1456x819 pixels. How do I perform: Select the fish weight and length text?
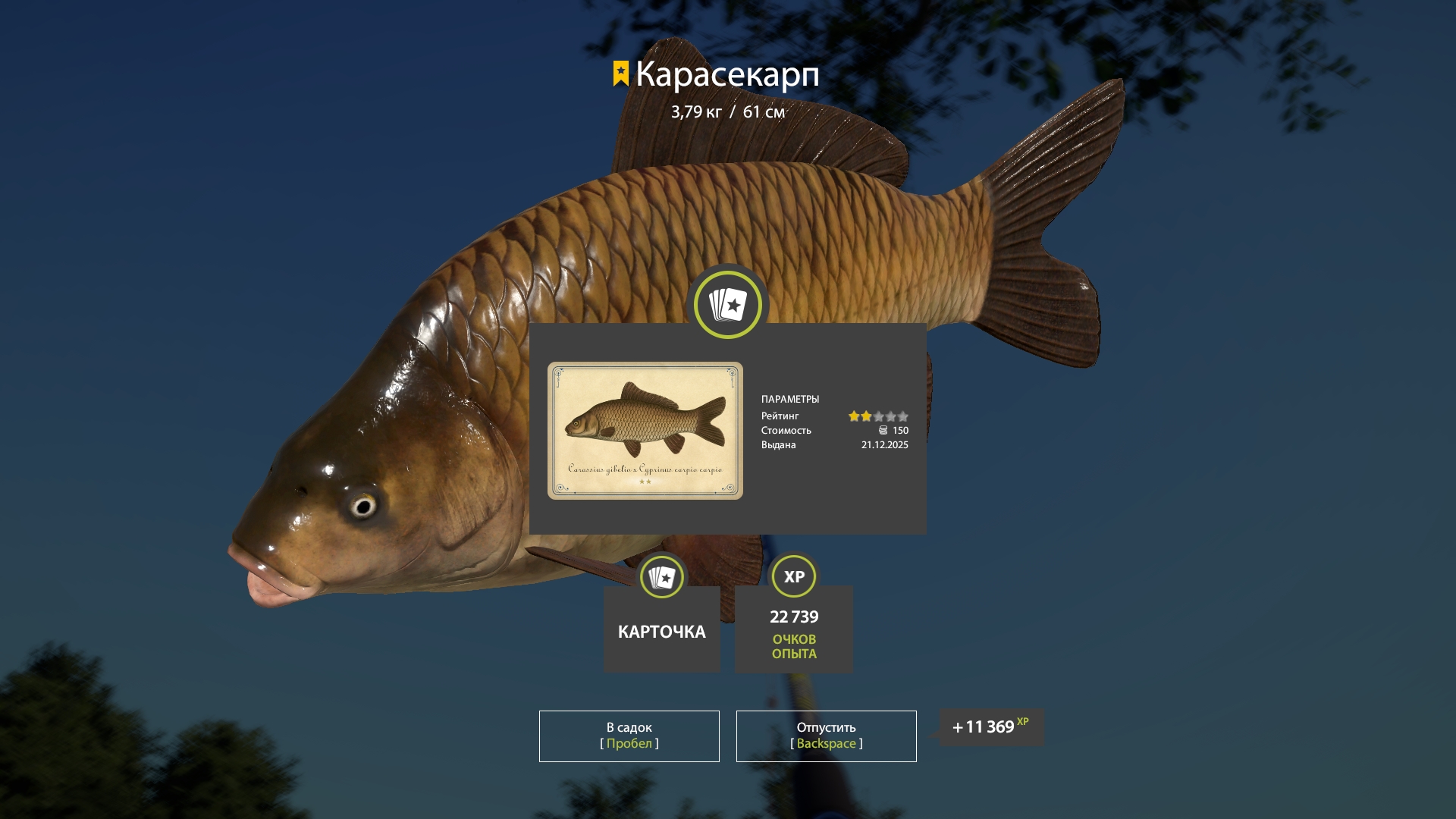tap(727, 112)
